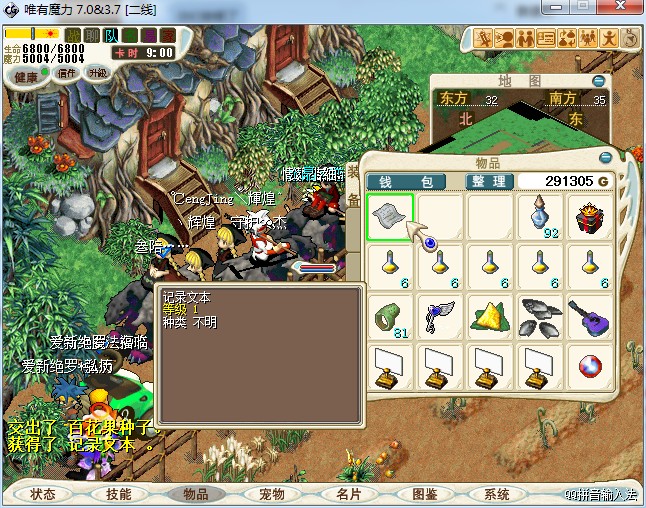Screen dimensions: 646x508
Task: Select the crowned red gift box item
Action: (x=590, y=216)
